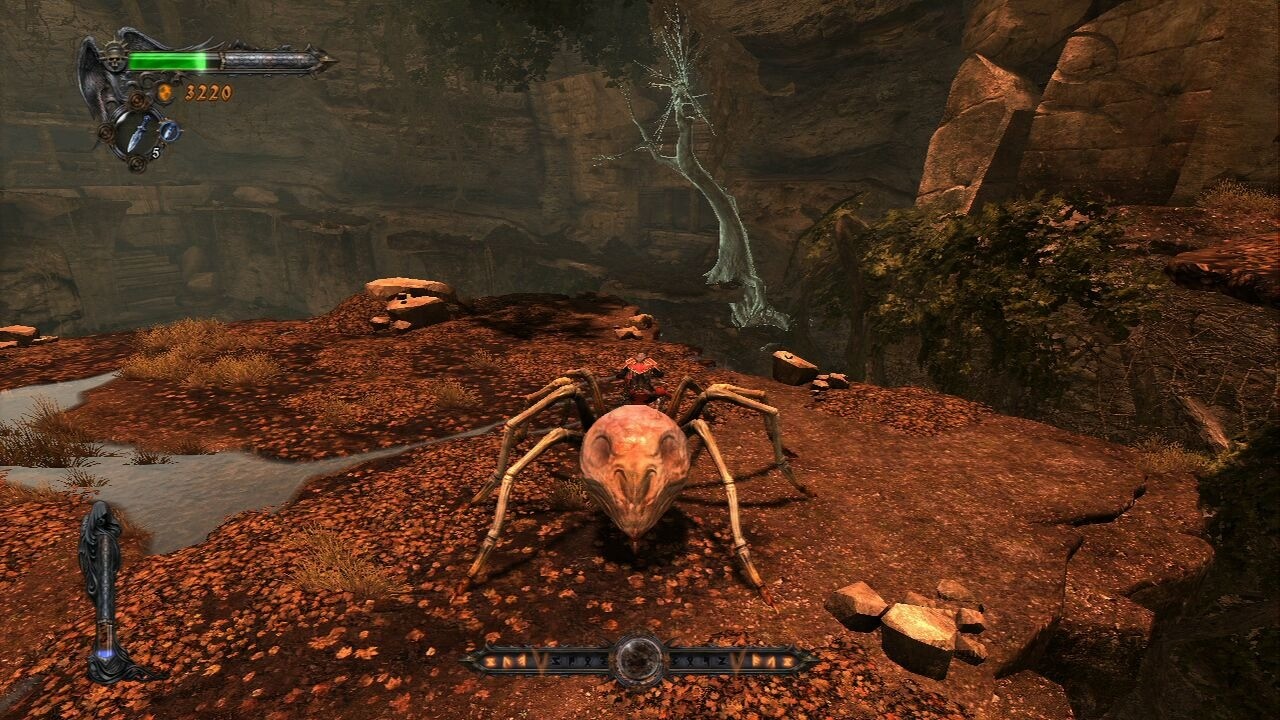Click the focus orb in the rune bar
Screen dimensions: 1280x720
pos(638,659)
